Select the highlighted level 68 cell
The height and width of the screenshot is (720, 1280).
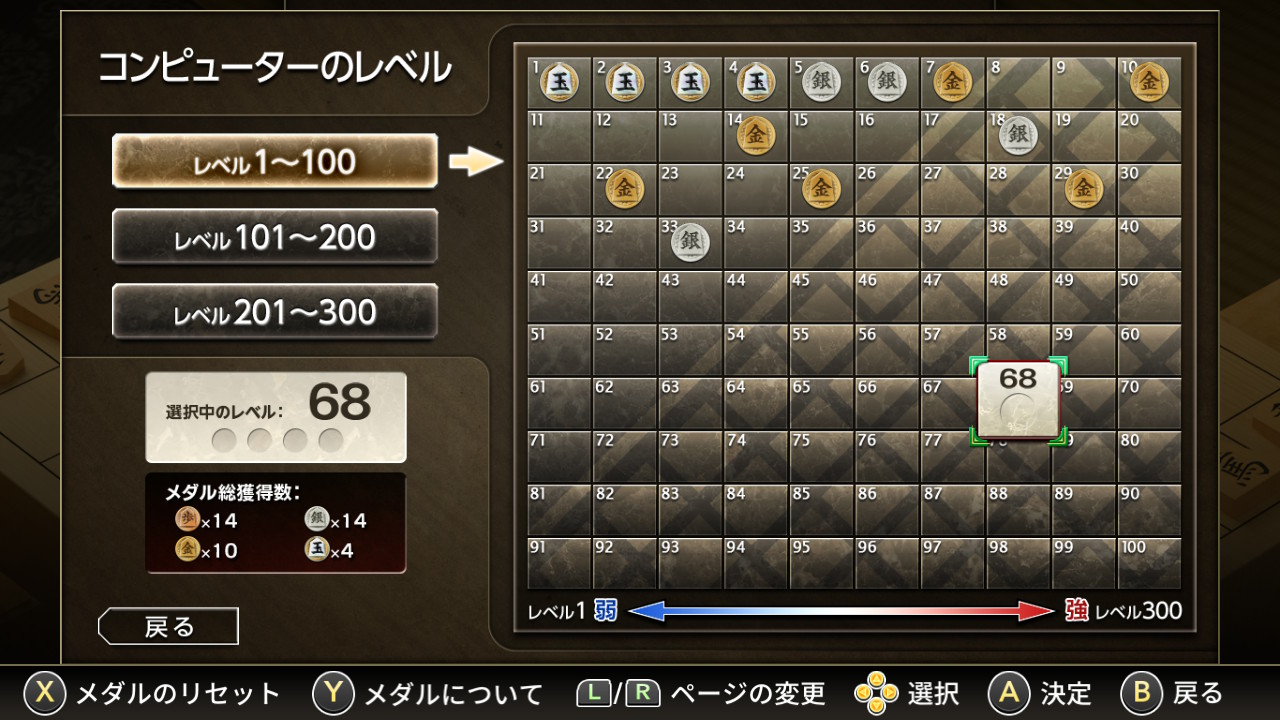(1017, 398)
